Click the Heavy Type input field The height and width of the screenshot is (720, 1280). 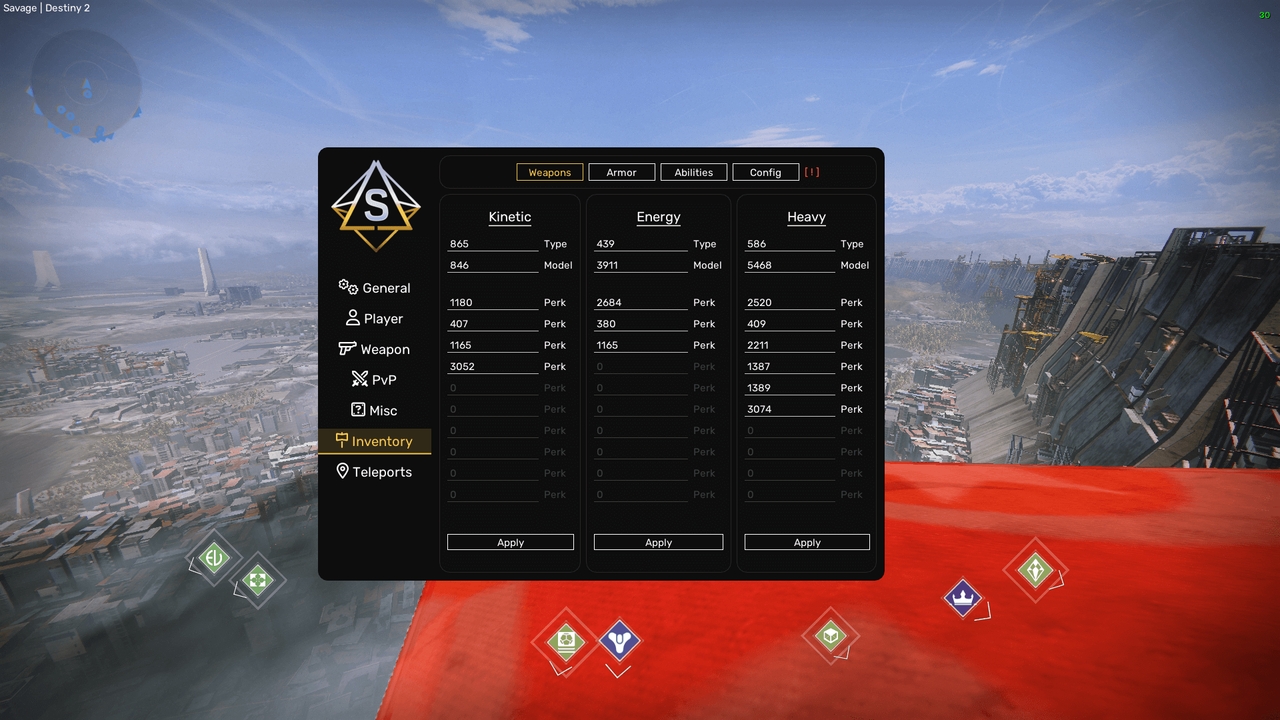[790, 244]
